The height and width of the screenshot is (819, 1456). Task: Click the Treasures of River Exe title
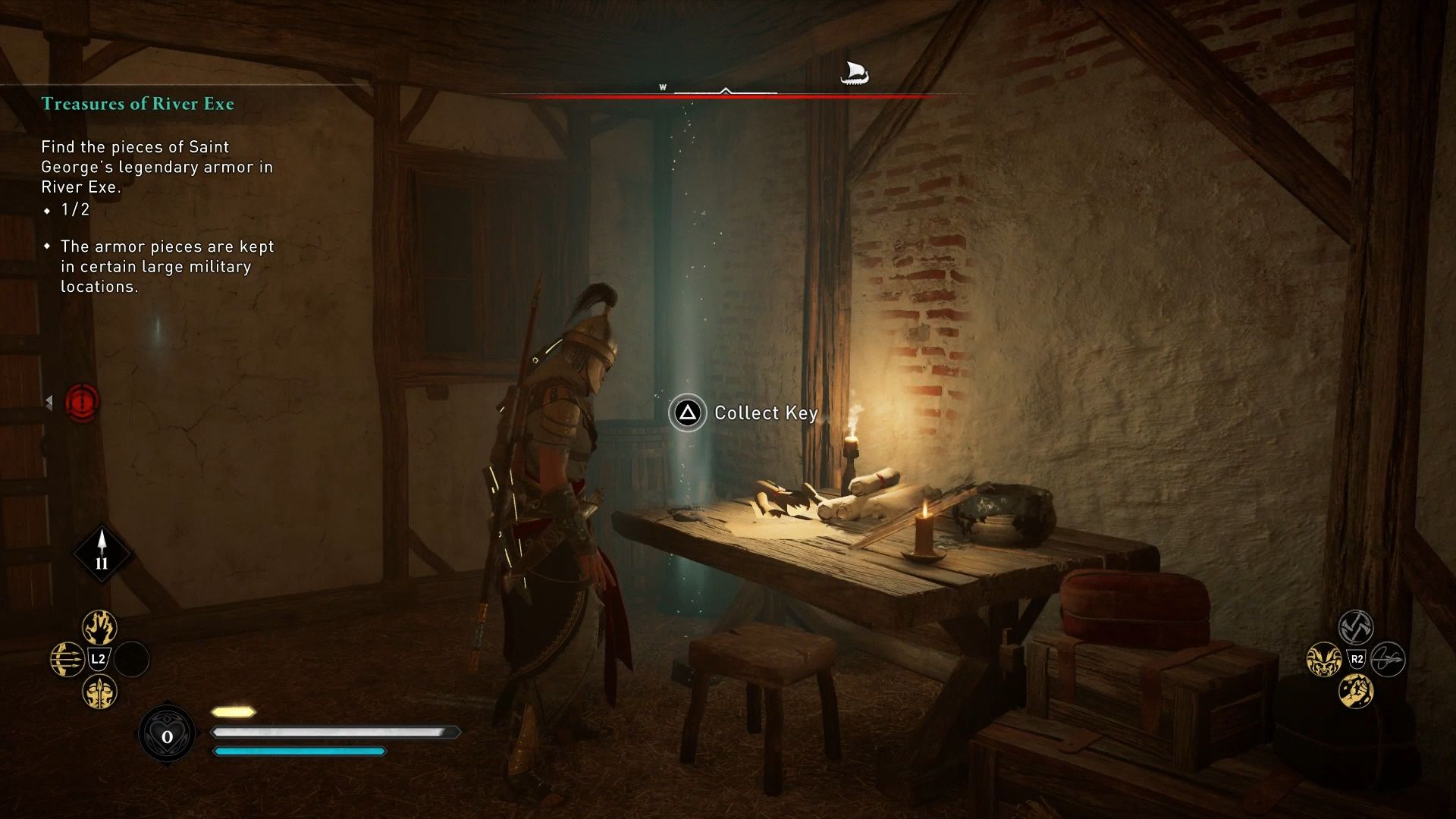point(138,104)
